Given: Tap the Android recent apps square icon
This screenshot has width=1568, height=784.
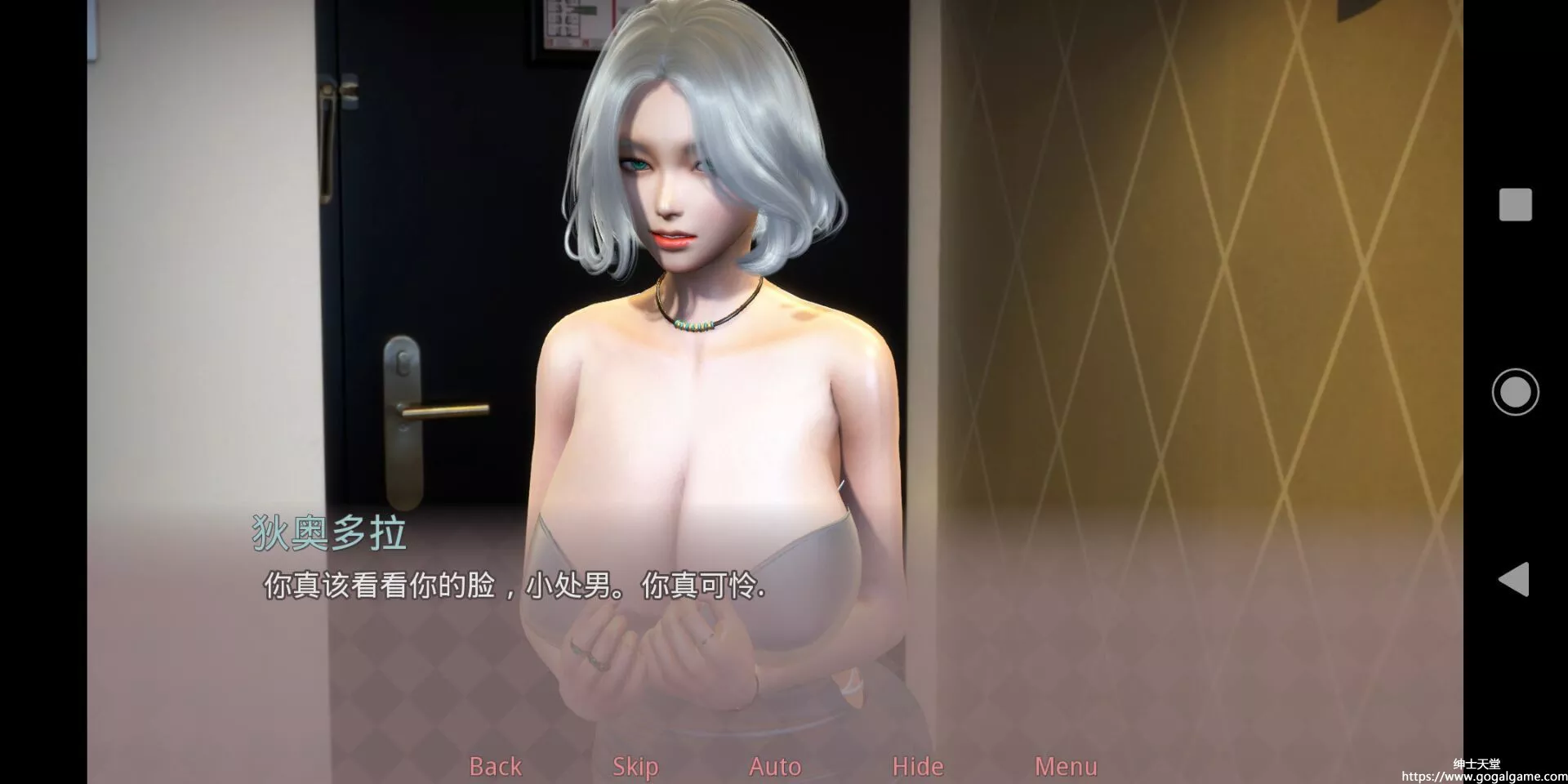Looking at the screenshot, I should point(1515,205).
